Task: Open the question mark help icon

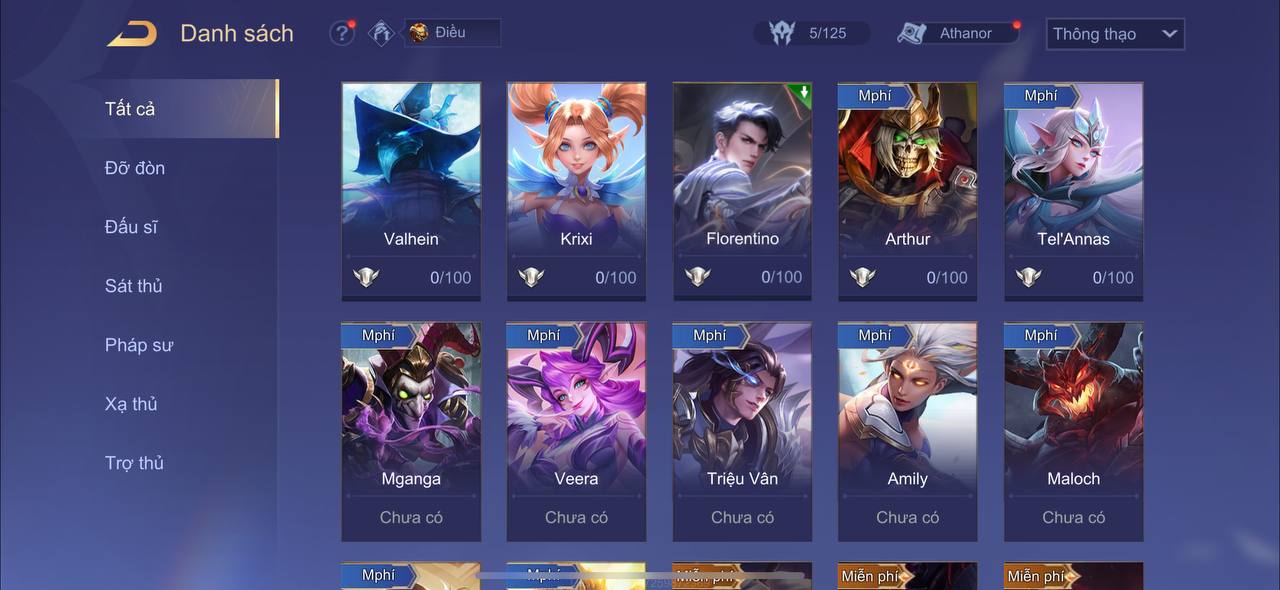Action: tap(342, 33)
